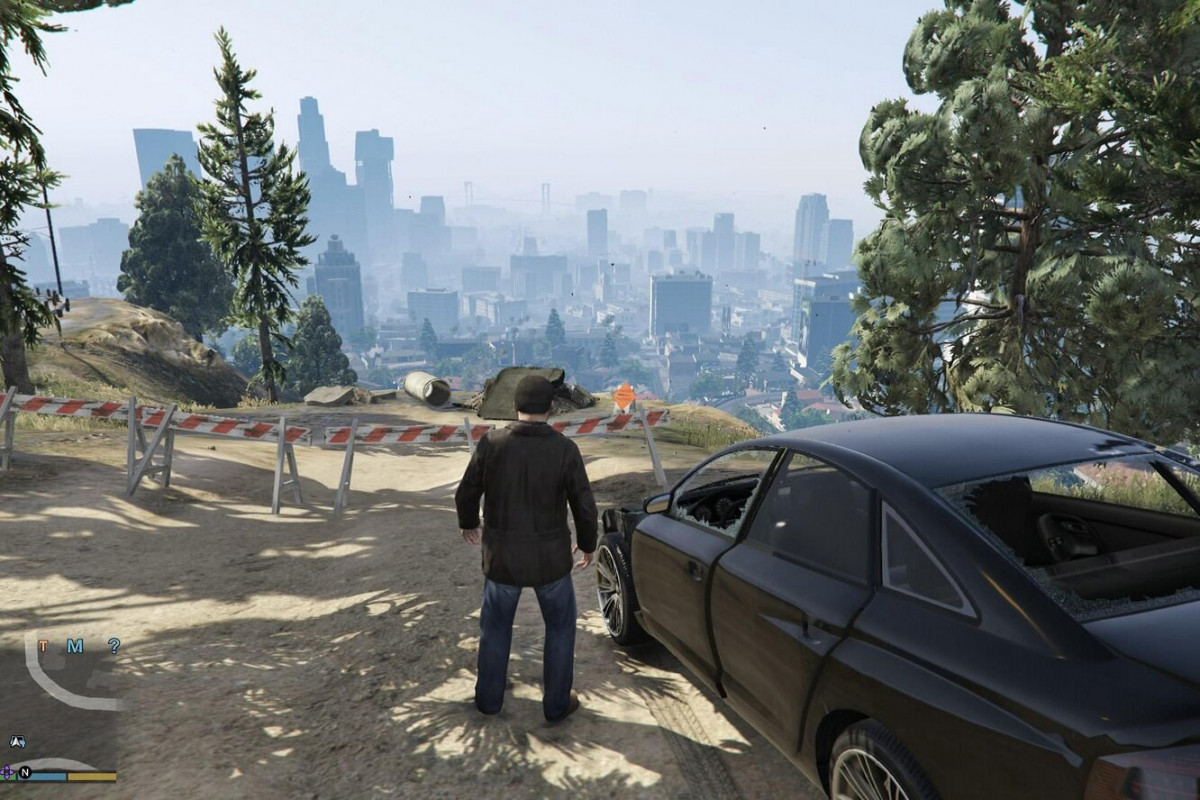1200x800 pixels.
Task: Click the orange T marker on the minimap
Action: point(43,646)
